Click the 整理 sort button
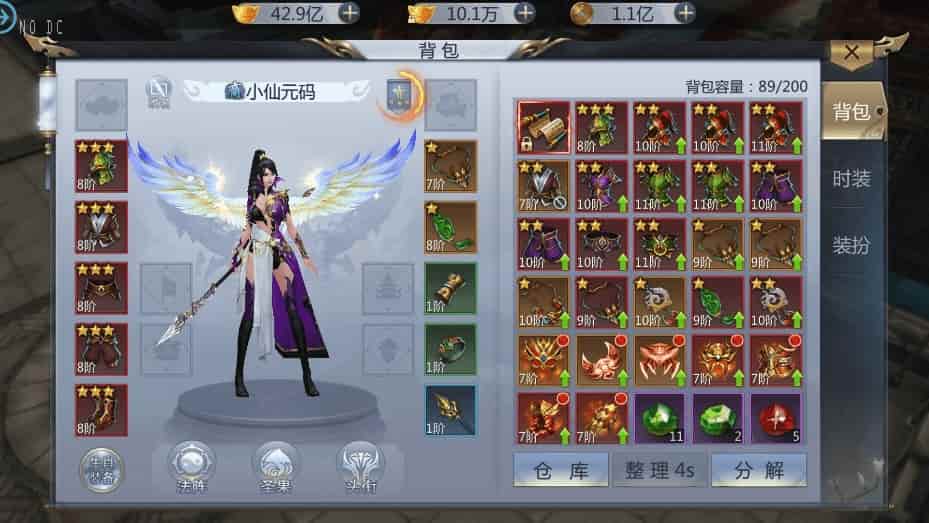This screenshot has width=929, height=523. tap(659, 470)
